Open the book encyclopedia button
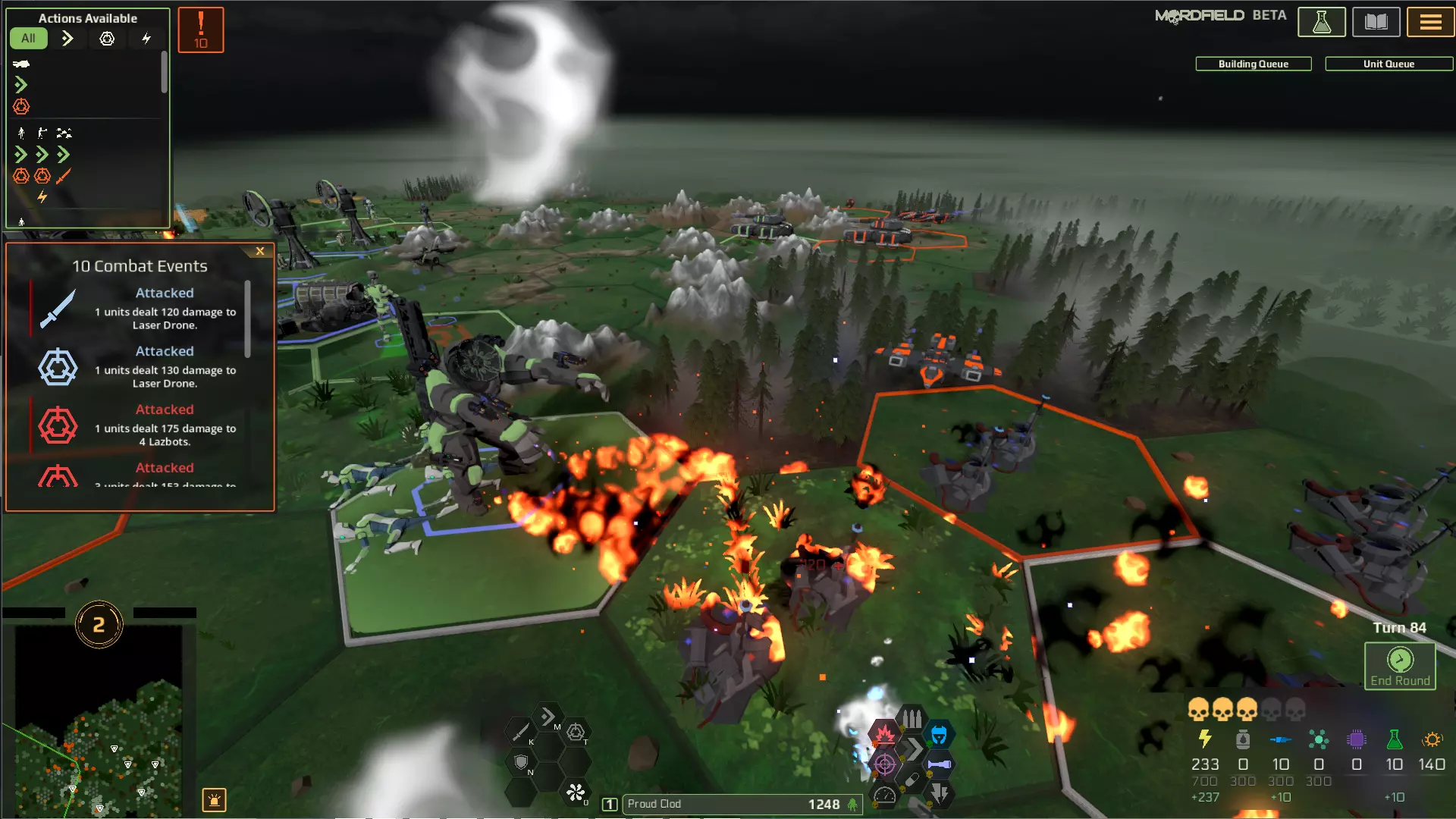The image size is (1456, 819). point(1376,22)
